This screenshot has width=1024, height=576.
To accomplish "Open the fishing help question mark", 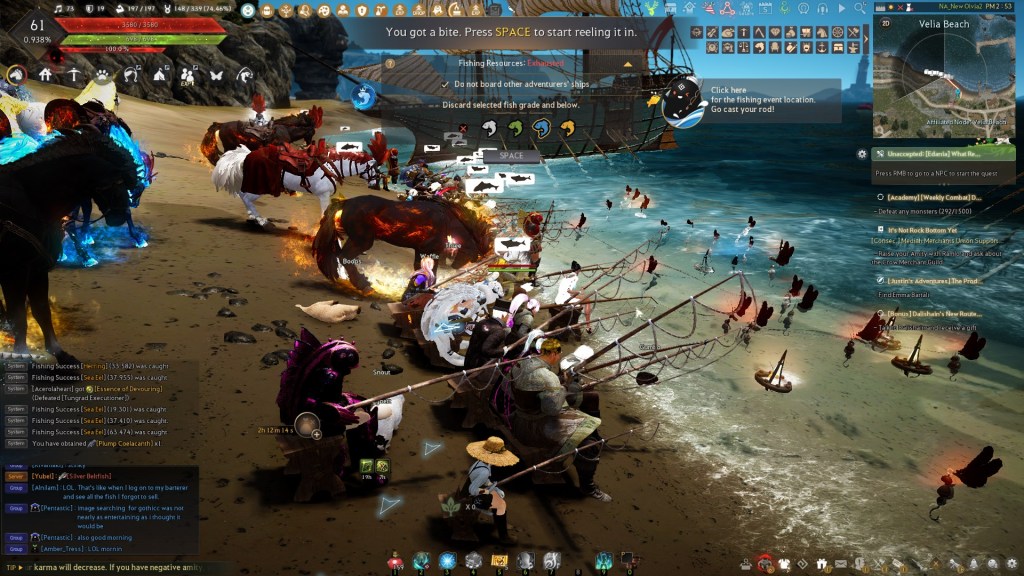I will (390, 63).
